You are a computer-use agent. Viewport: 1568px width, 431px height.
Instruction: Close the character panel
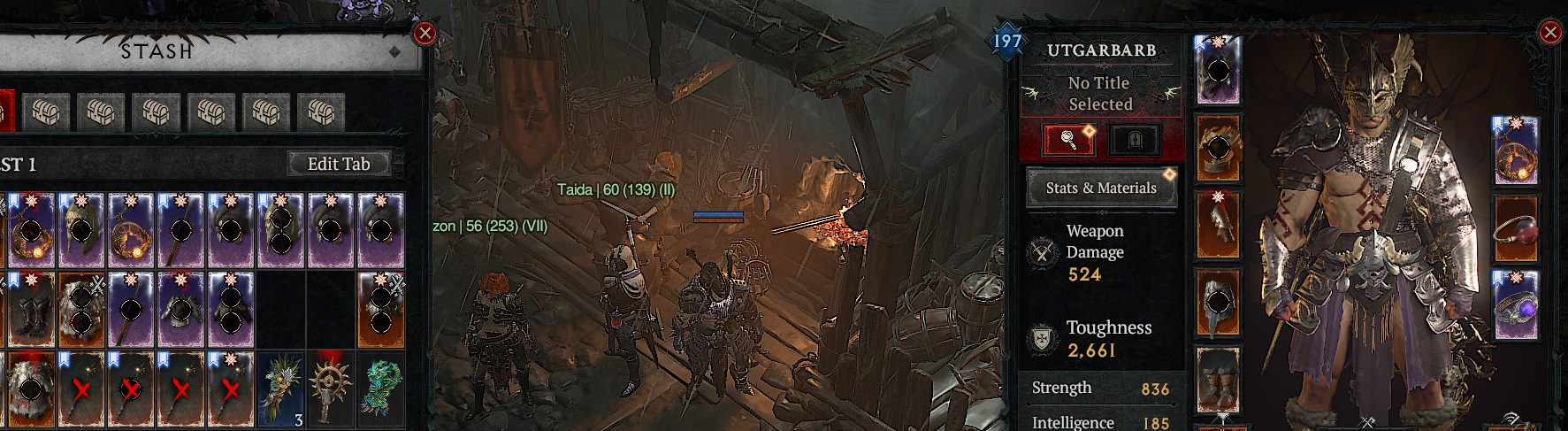point(1550,34)
